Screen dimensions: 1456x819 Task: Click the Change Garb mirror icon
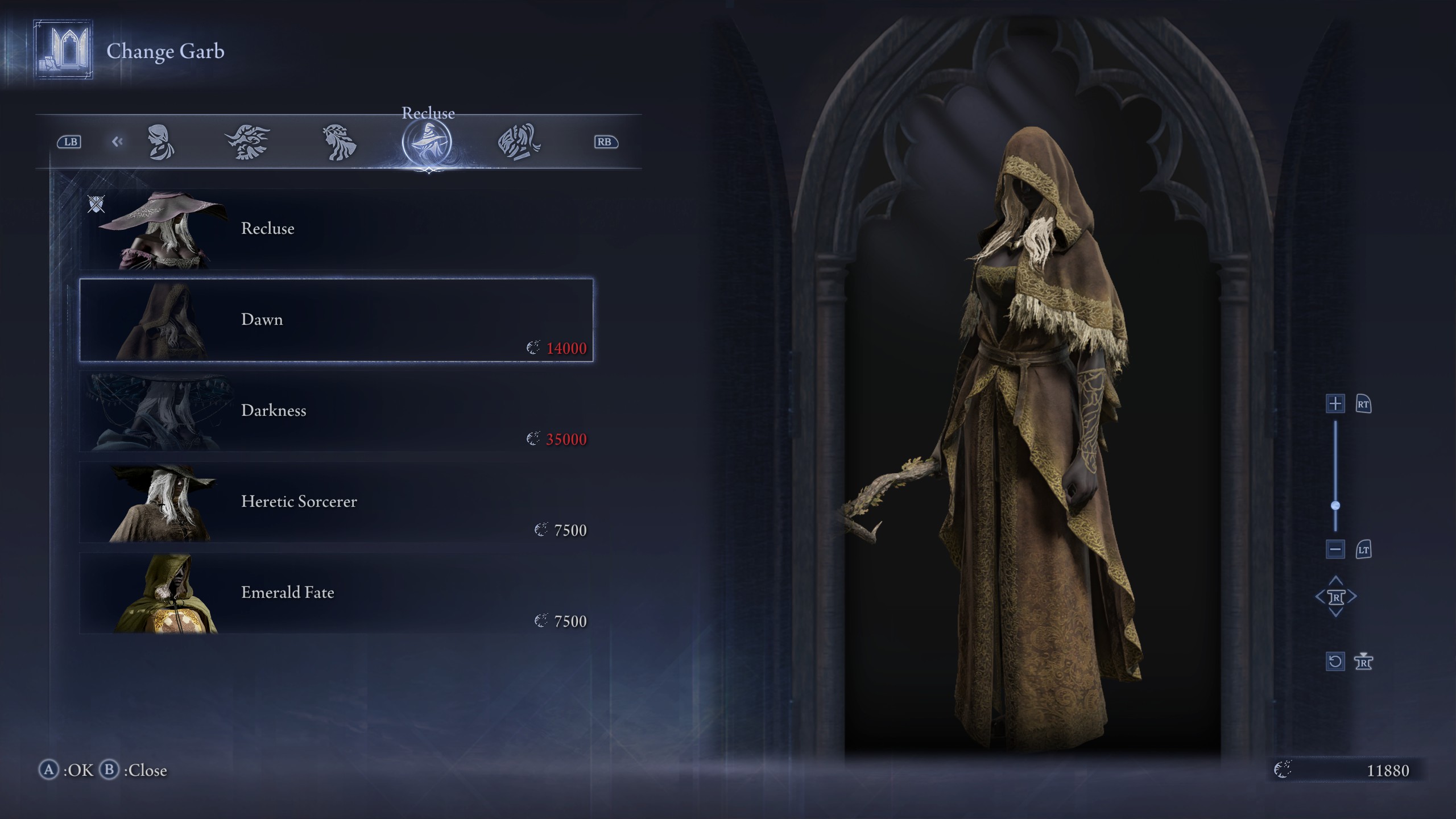(x=63, y=50)
